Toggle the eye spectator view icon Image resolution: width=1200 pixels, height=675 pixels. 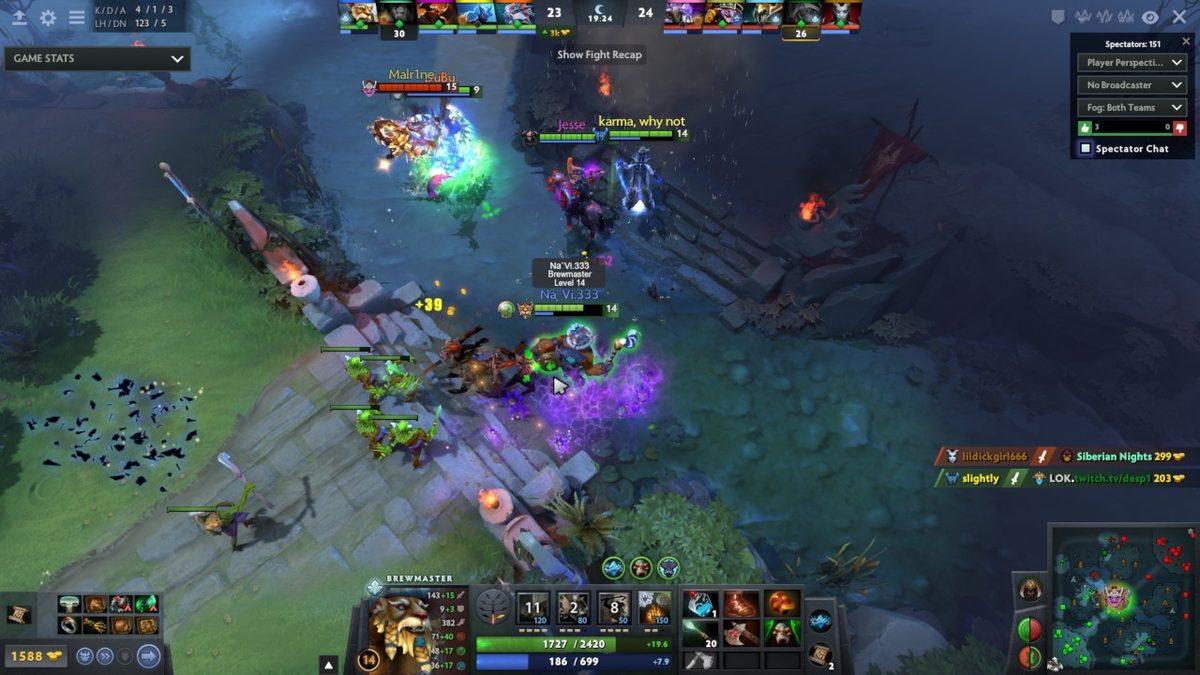[1150, 17]
